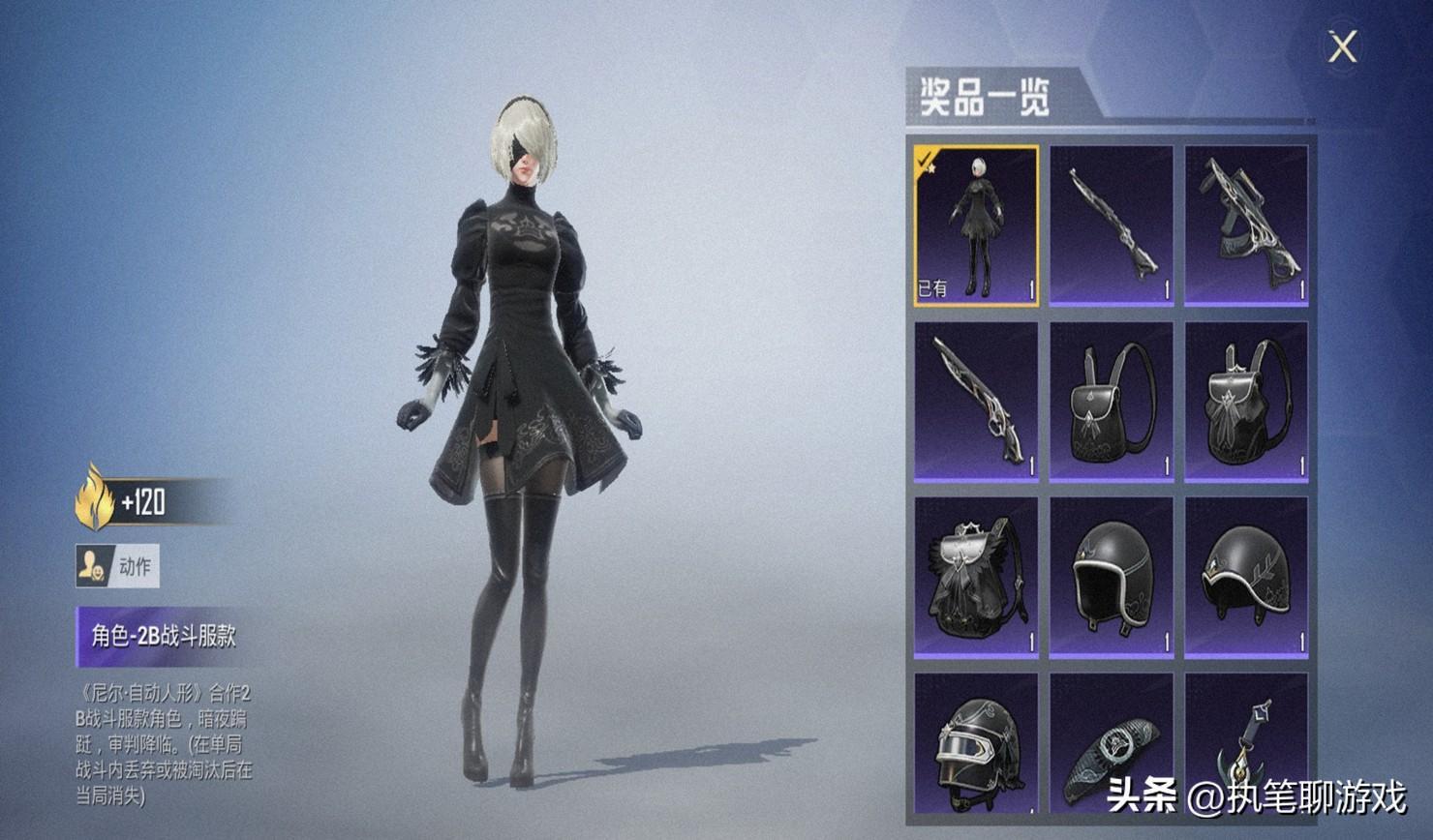Close the prize overview panel

click(1342, 46)
